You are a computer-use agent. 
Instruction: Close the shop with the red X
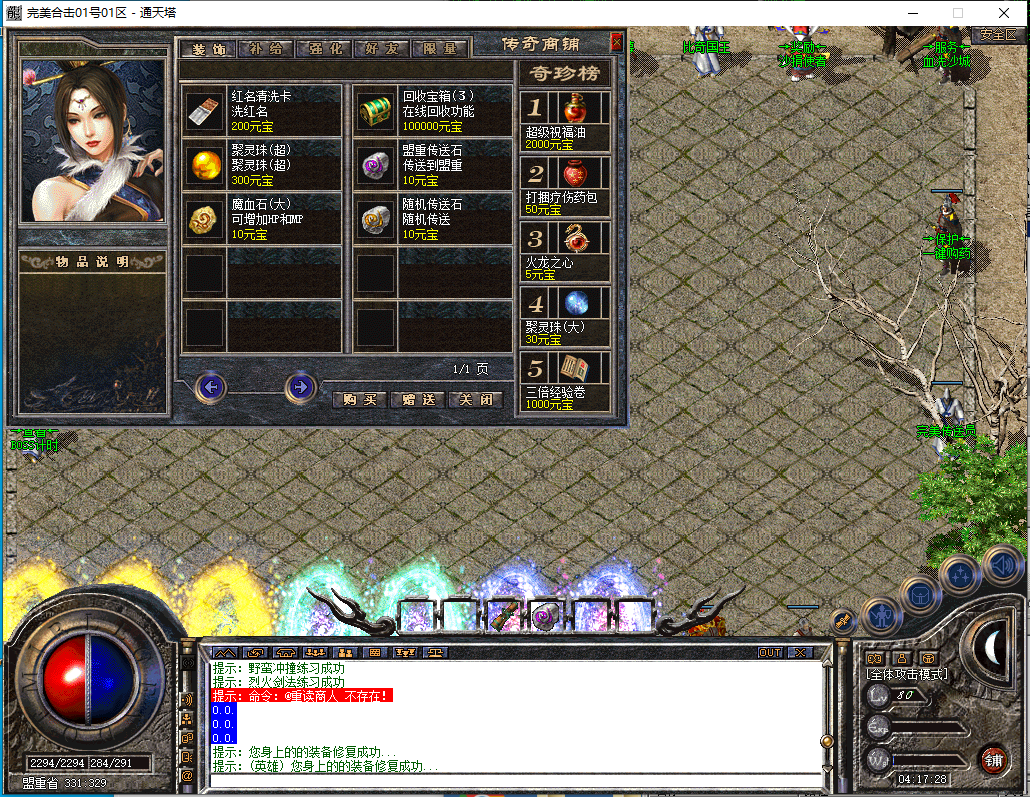pos(616,42)
